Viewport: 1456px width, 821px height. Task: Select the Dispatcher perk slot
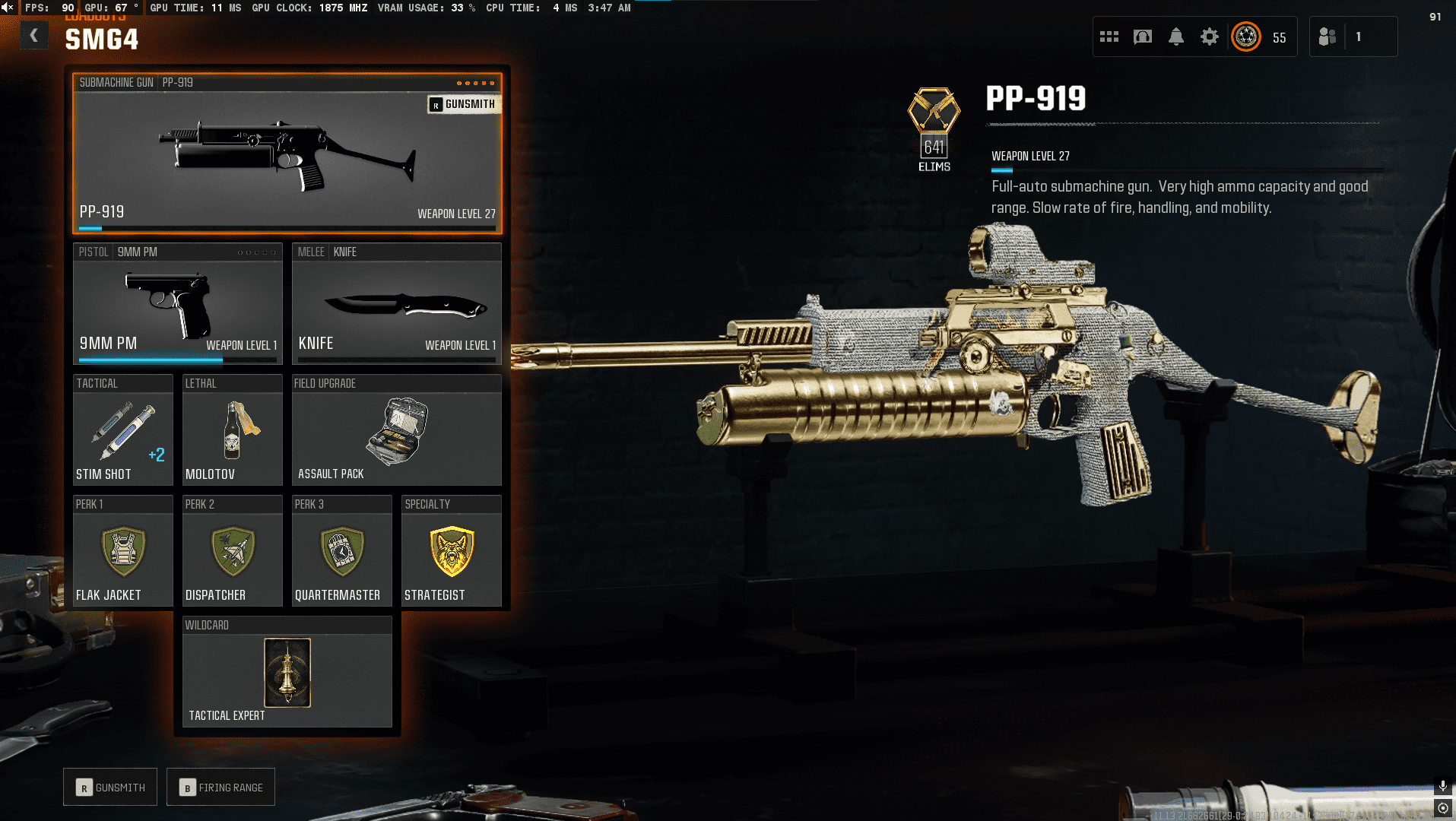click(x=232, y=551)
